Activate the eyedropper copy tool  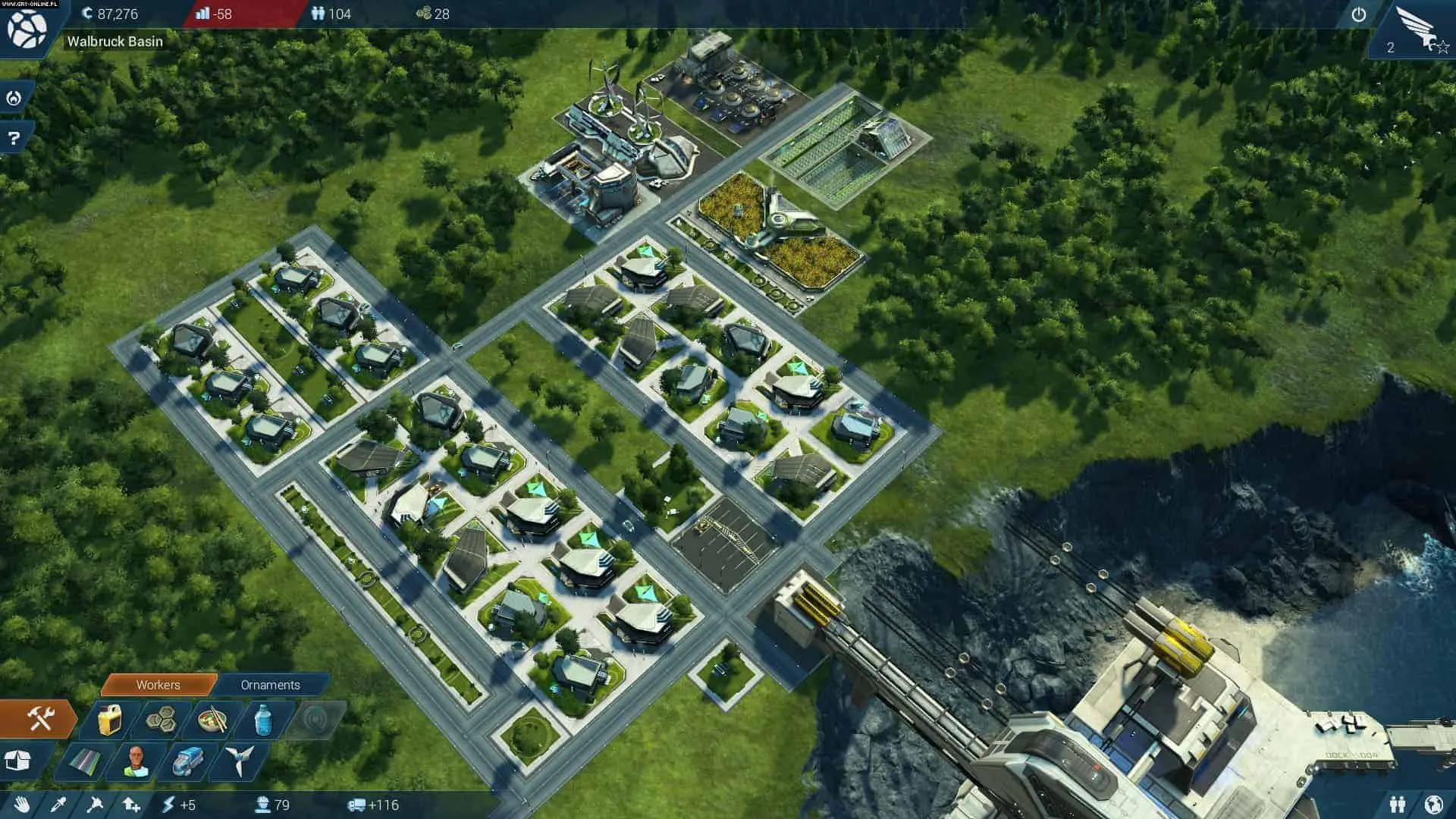pos(58,805)
